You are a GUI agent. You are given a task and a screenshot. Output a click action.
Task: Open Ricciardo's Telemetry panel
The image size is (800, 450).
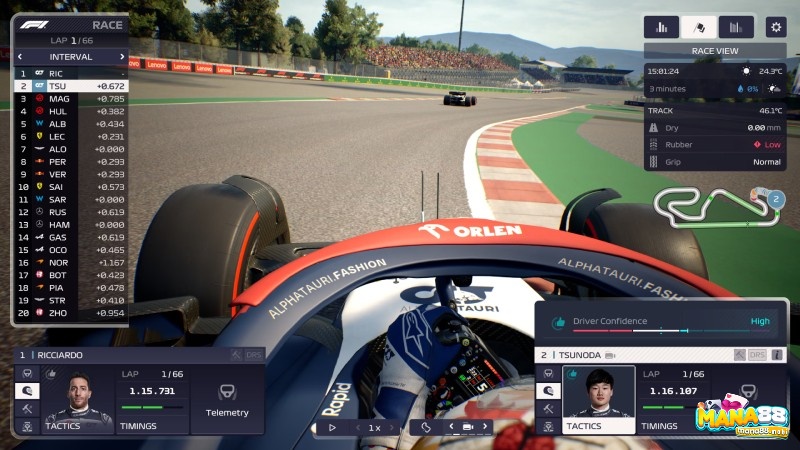pyautogui.click(x=227, y=399)
